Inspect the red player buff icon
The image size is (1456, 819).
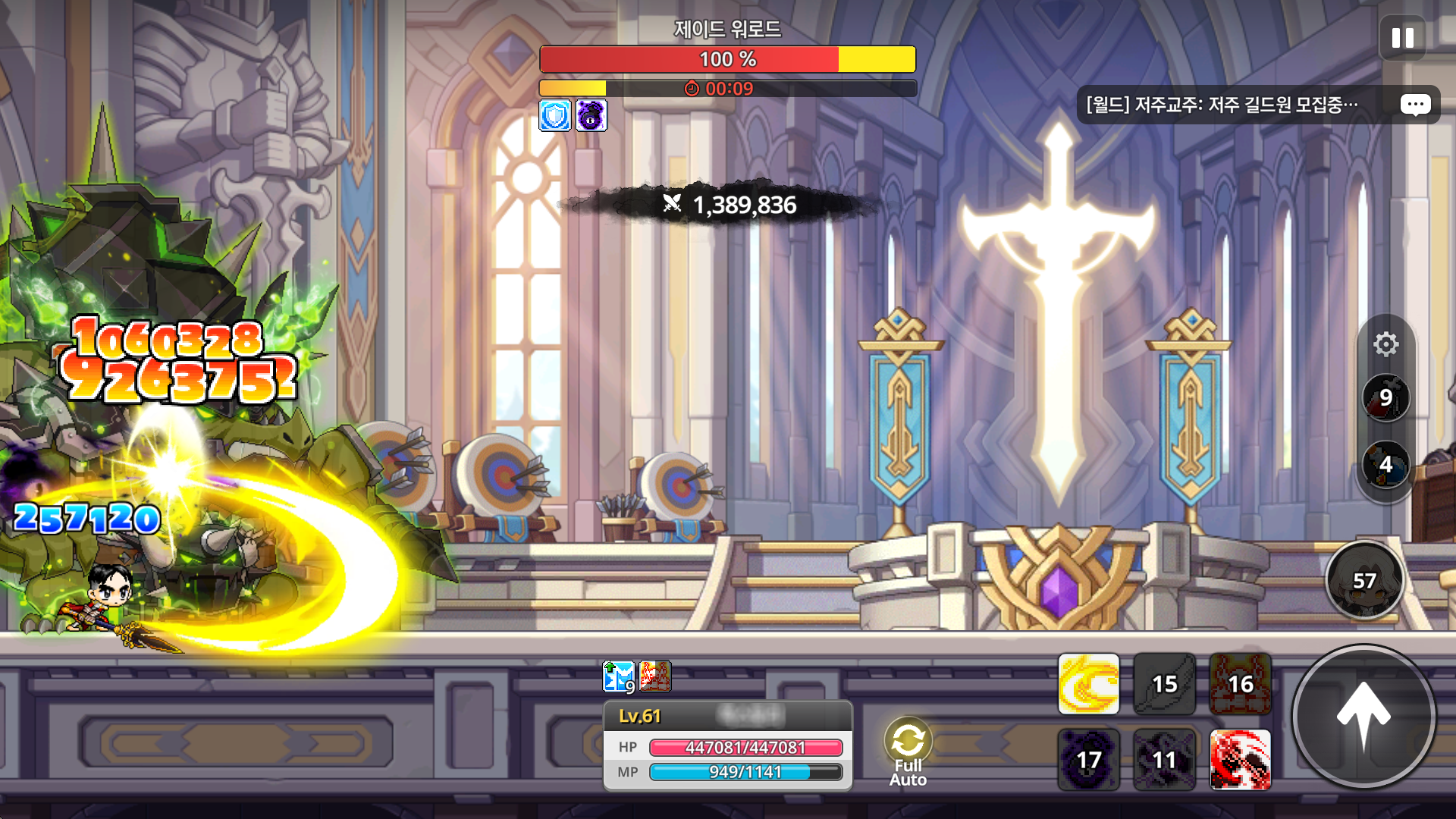pos(655,676)
